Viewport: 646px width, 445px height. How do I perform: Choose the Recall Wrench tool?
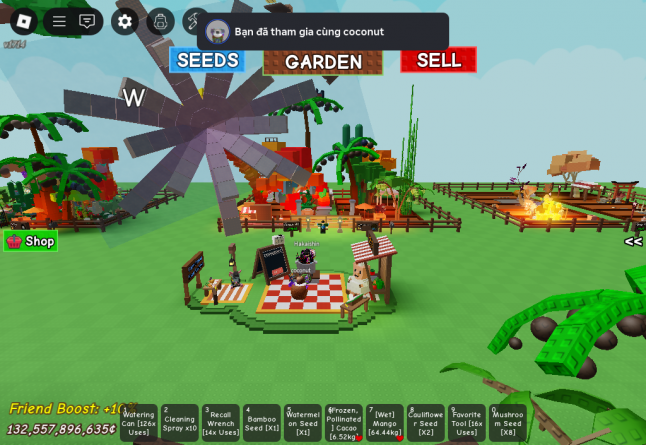point(221,423)
